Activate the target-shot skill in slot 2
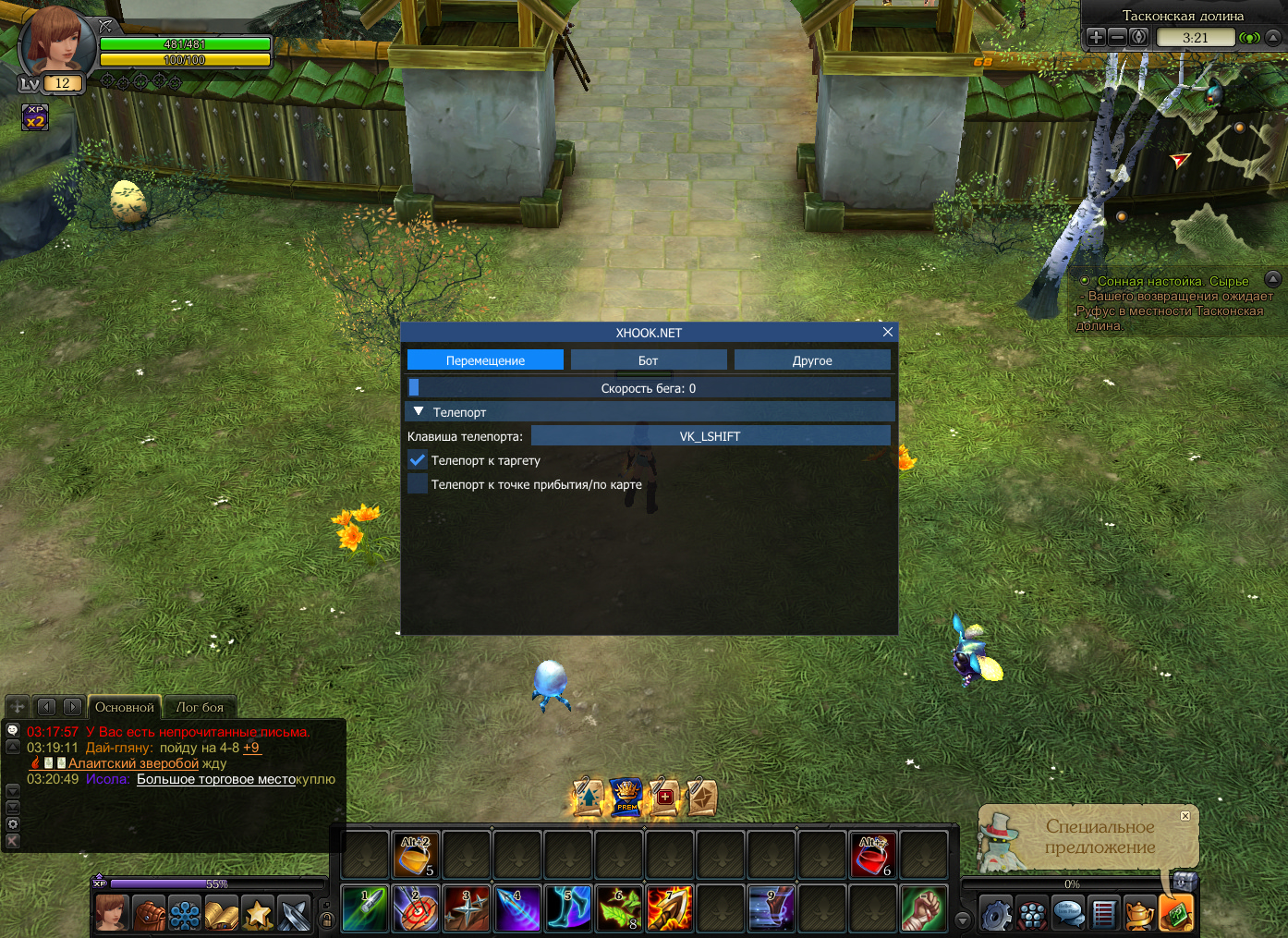 click(416, 908)
